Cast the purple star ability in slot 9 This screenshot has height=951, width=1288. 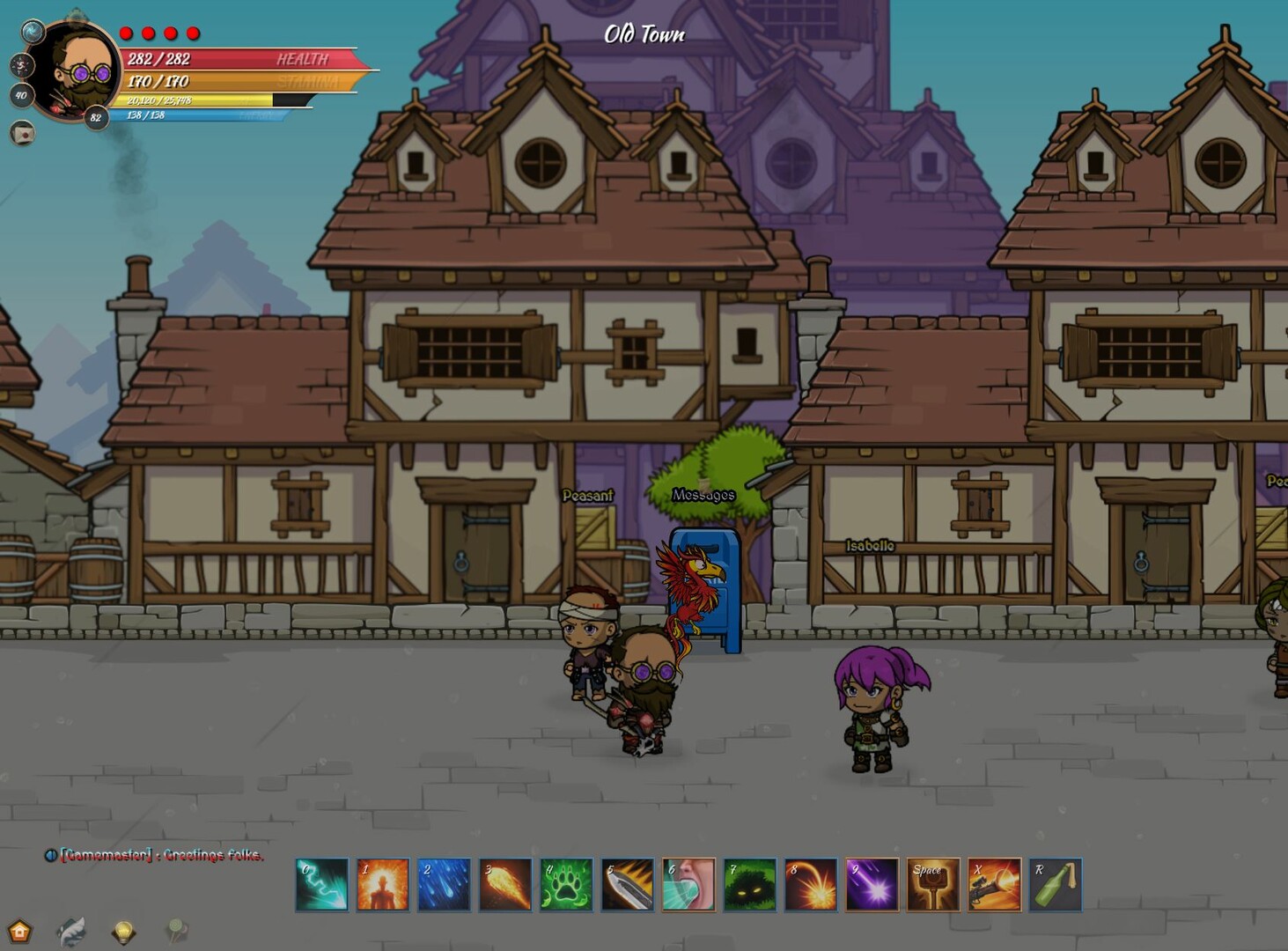tap(872, 884)
